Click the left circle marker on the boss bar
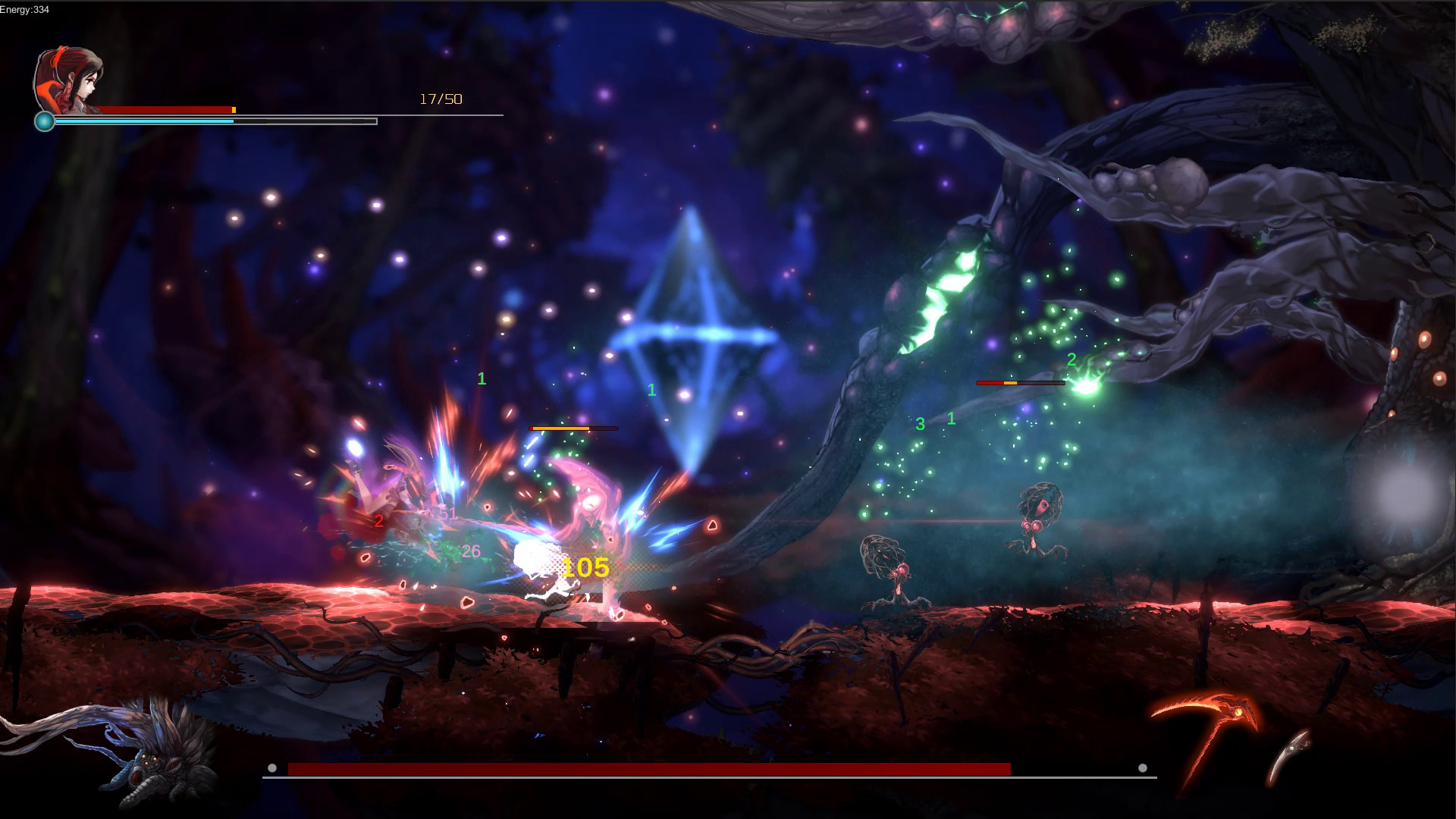 pyautogui.click(x=271, y=767)
